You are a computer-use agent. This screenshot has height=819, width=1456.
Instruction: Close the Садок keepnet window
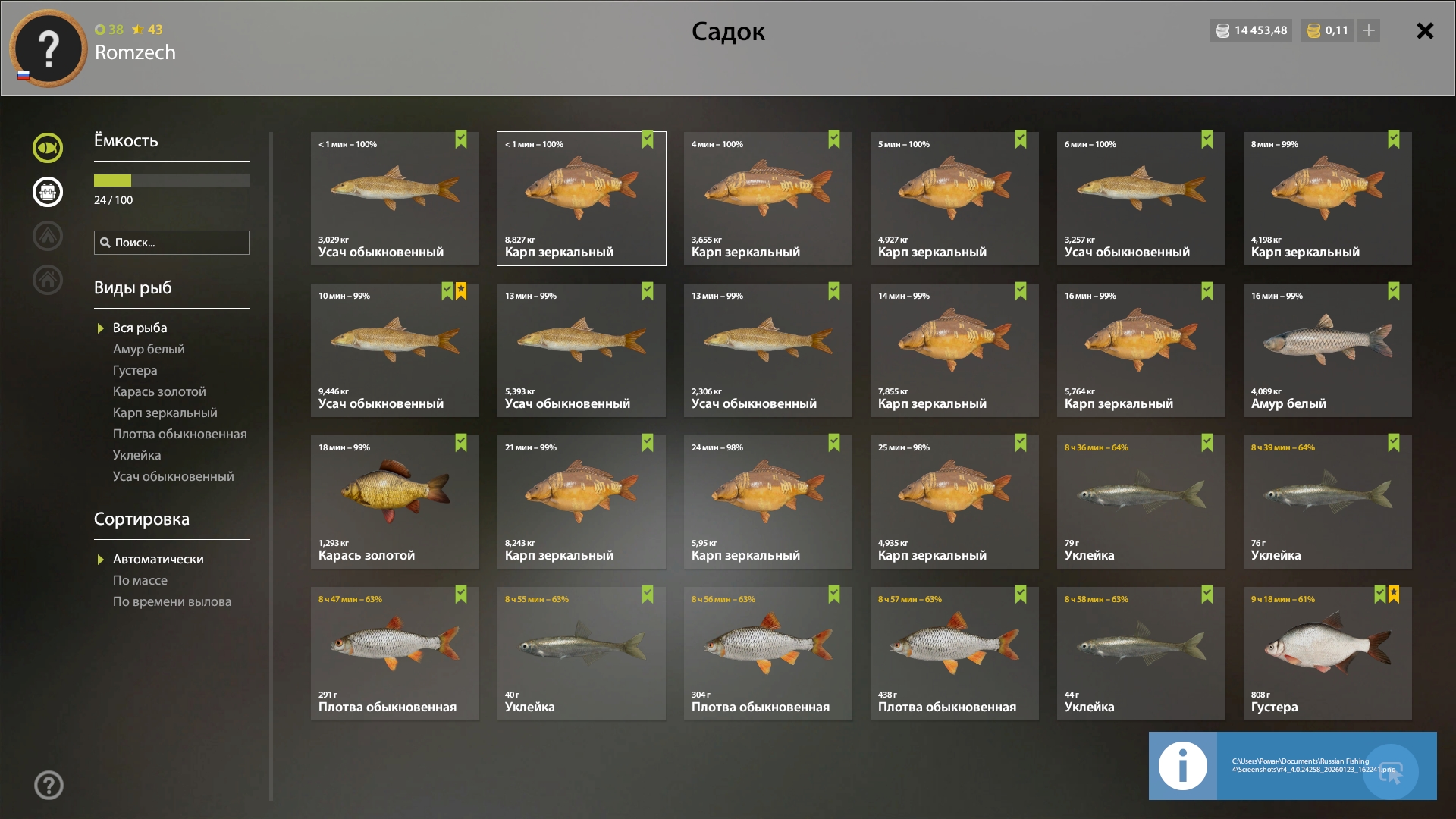pos(1425,31)
